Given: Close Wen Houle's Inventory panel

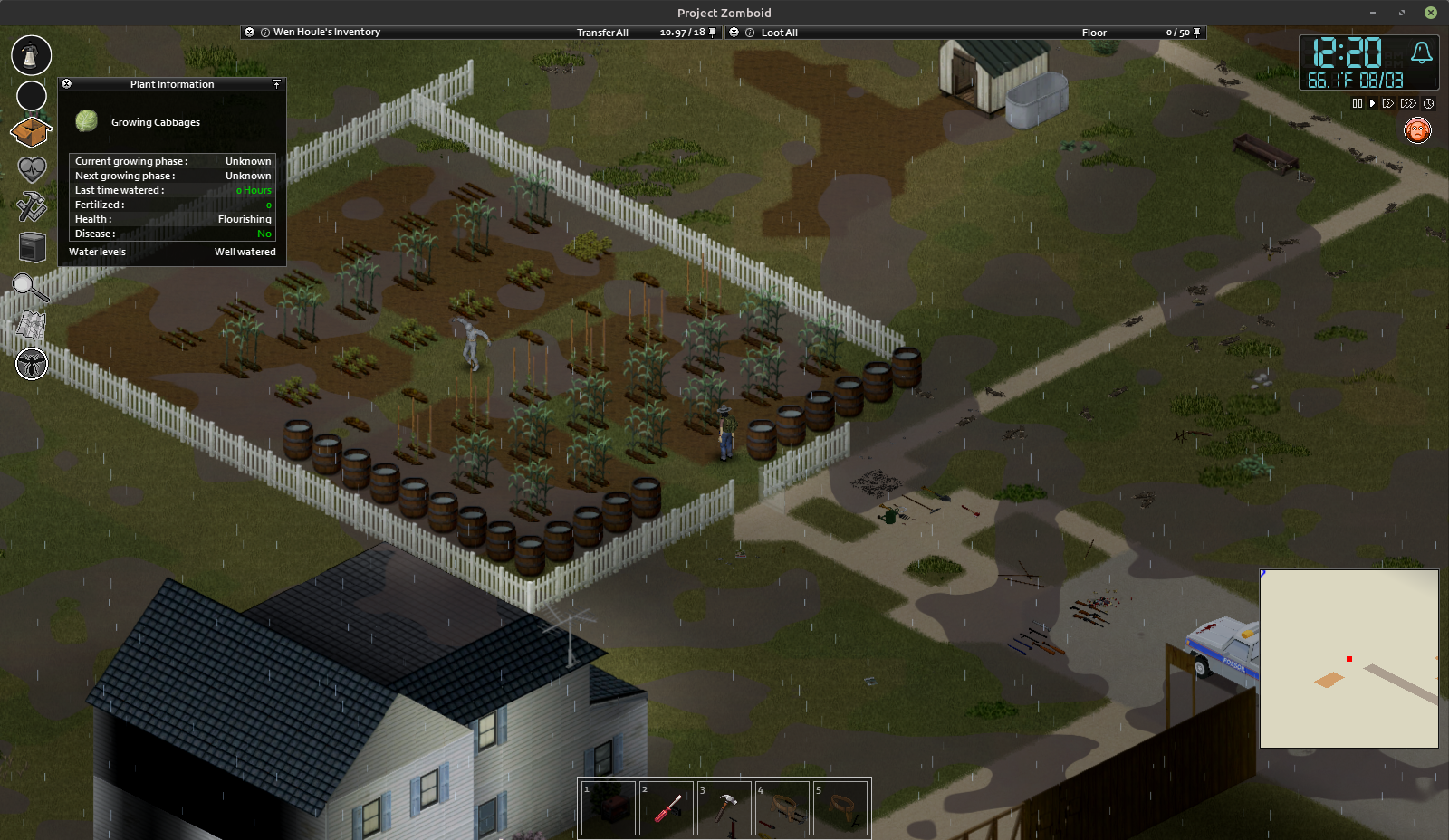Looking at the screenshot, I should tap(250, 33).
